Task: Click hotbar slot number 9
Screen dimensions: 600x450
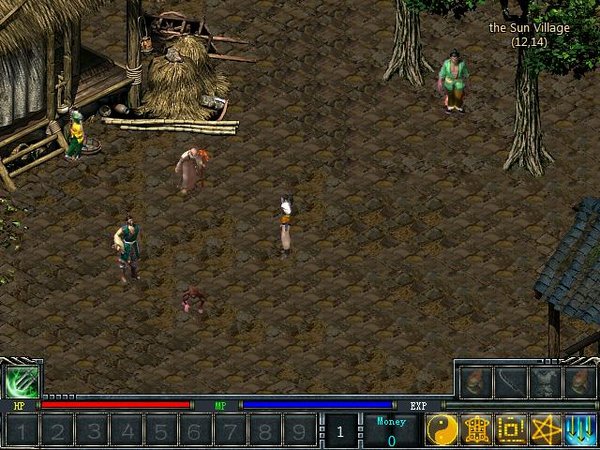Action: [x=298, y=431]
